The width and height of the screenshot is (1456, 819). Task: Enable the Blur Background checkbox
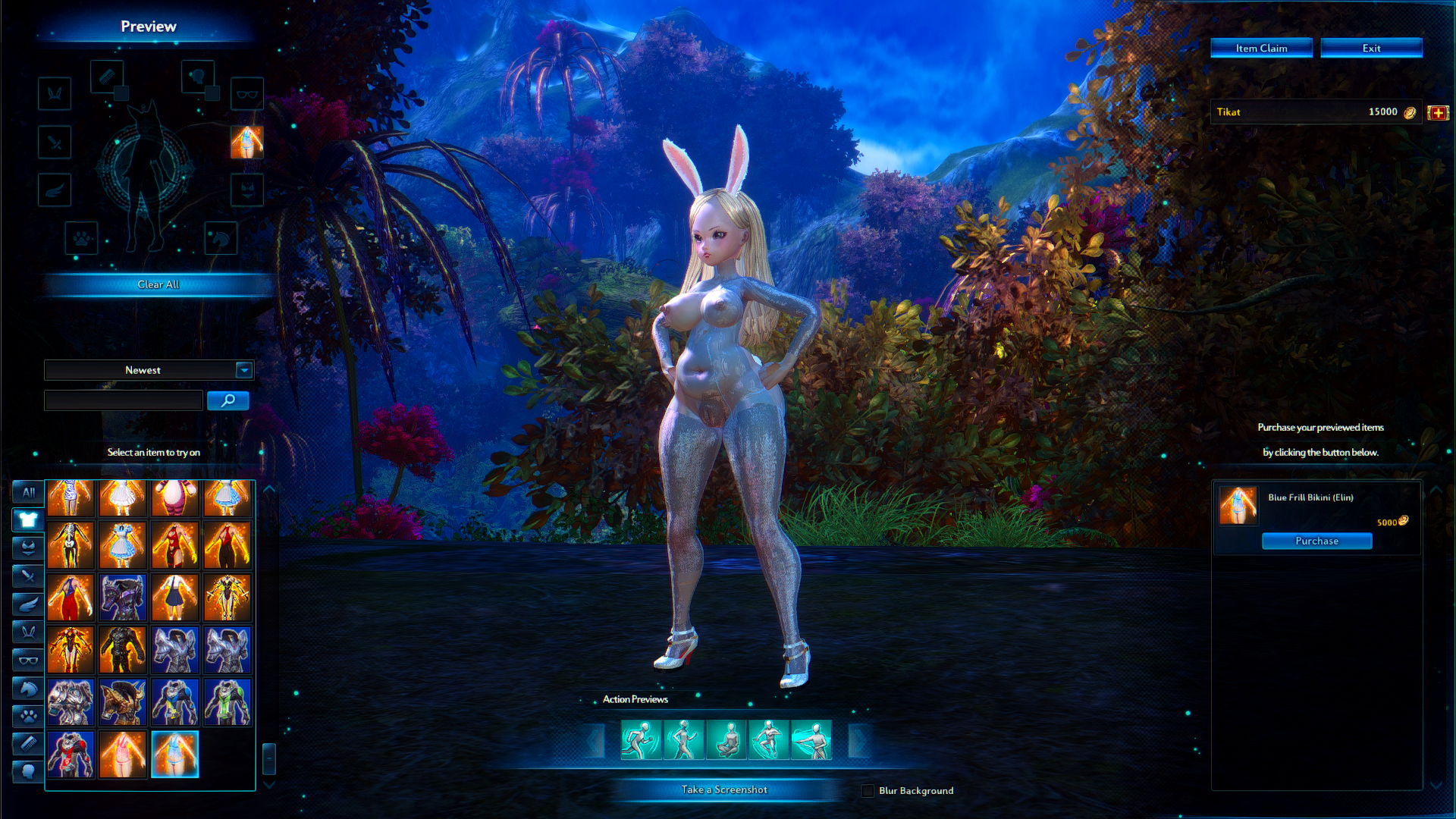click(x=866, y=790)
